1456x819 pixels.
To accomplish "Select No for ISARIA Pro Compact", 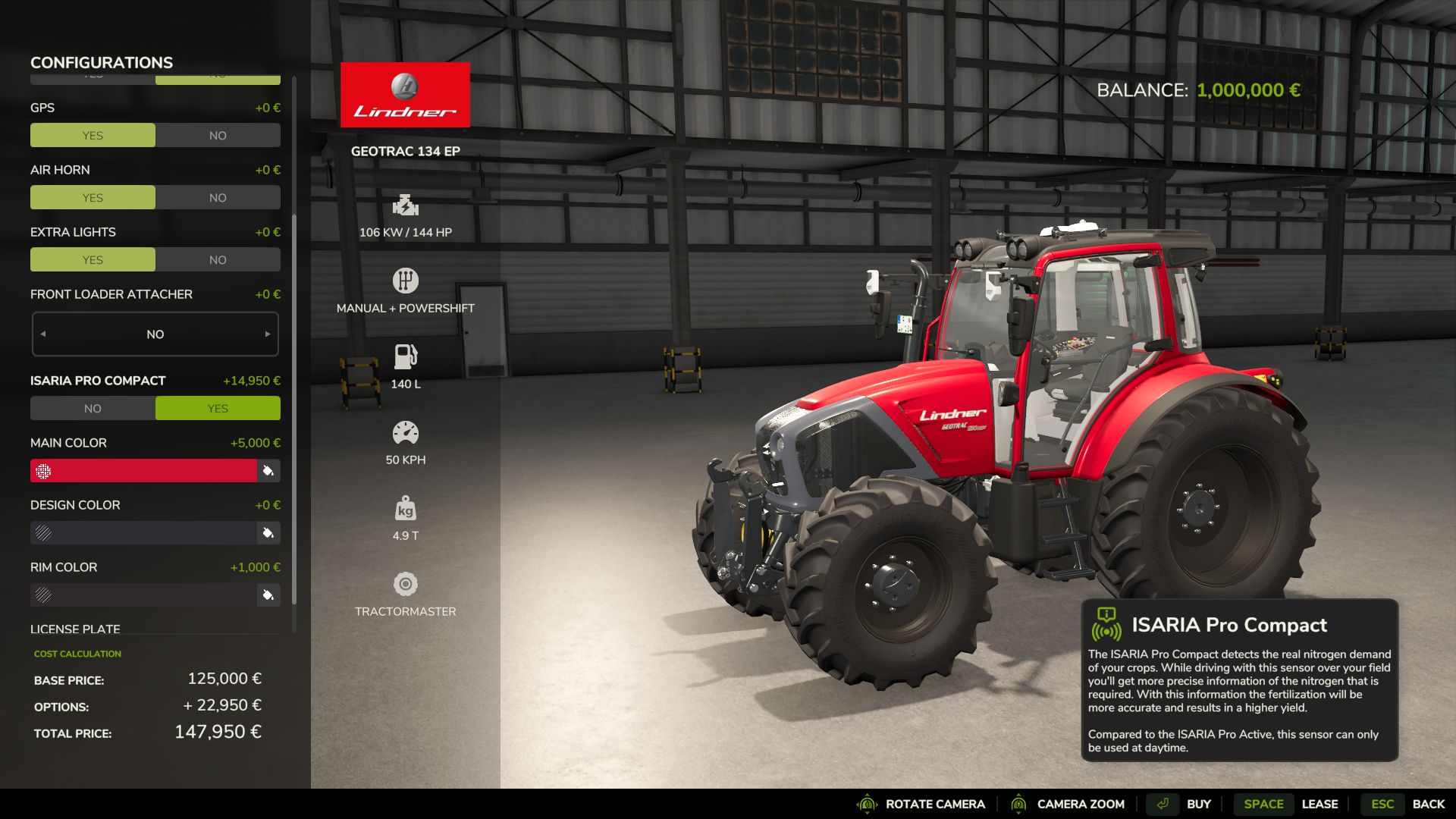I will pyautogui.click(x=93, y=409).
